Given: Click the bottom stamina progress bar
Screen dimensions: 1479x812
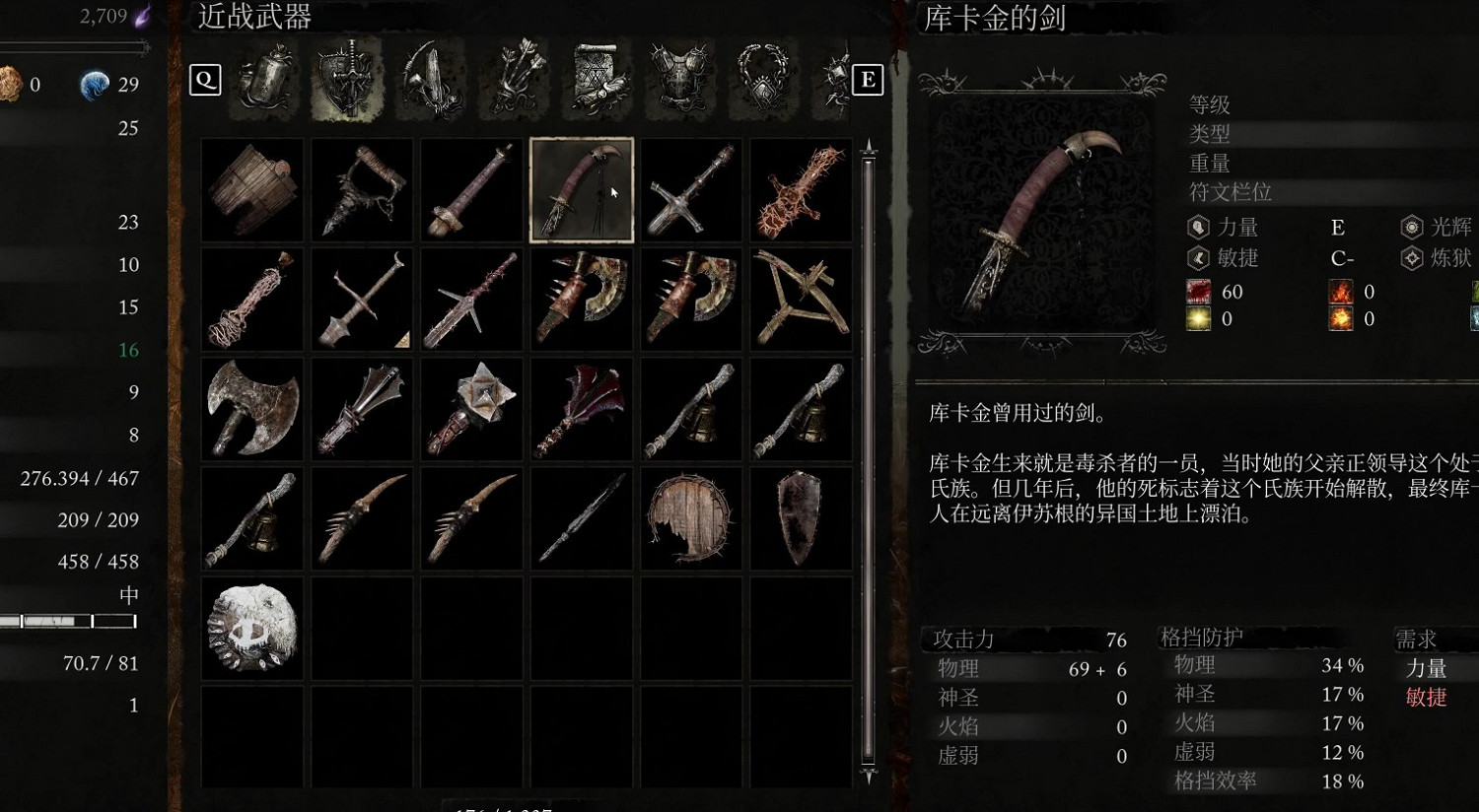Looking at the screenshot, I should 69,621.
